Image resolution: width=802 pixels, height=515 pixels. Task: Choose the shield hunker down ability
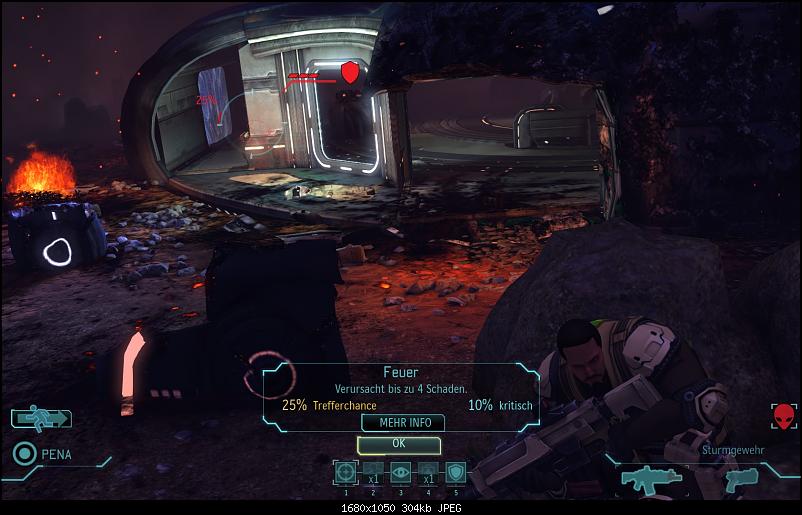click(x=455, y=473)
